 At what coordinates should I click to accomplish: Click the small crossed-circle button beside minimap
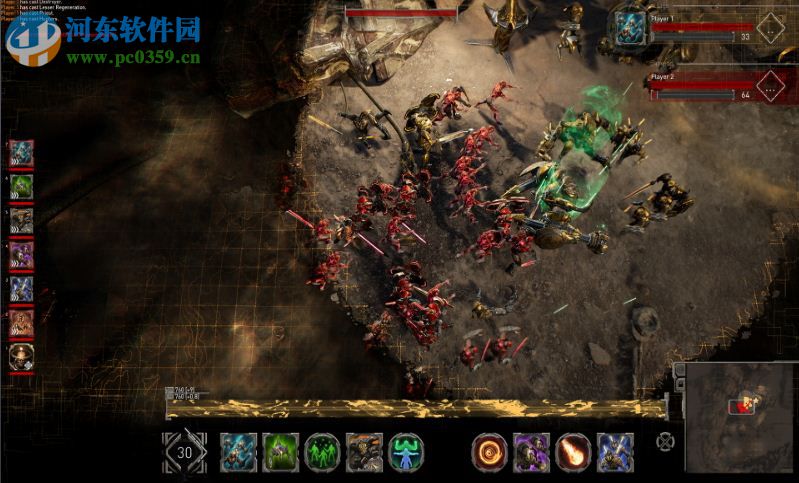pos(664,441)
